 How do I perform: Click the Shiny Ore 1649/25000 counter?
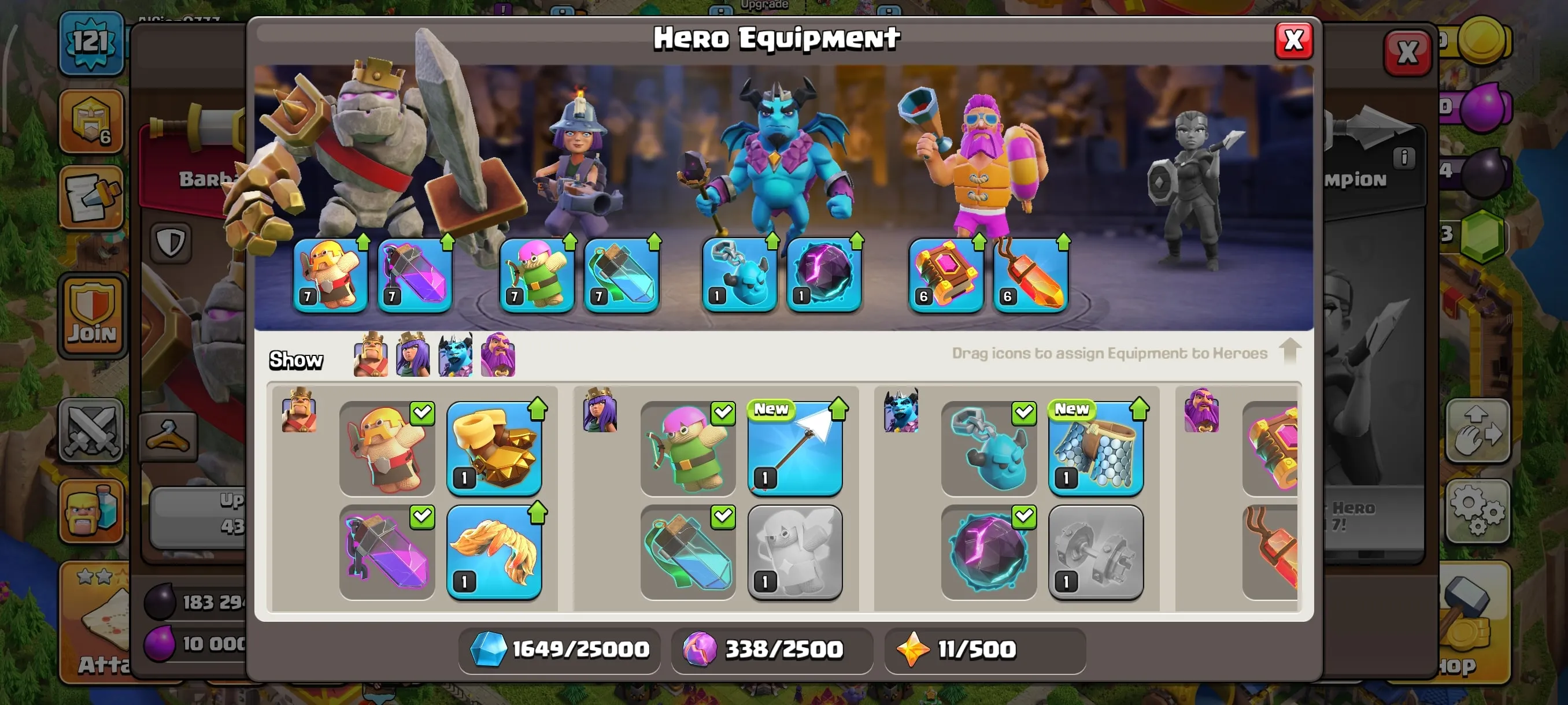560,649
